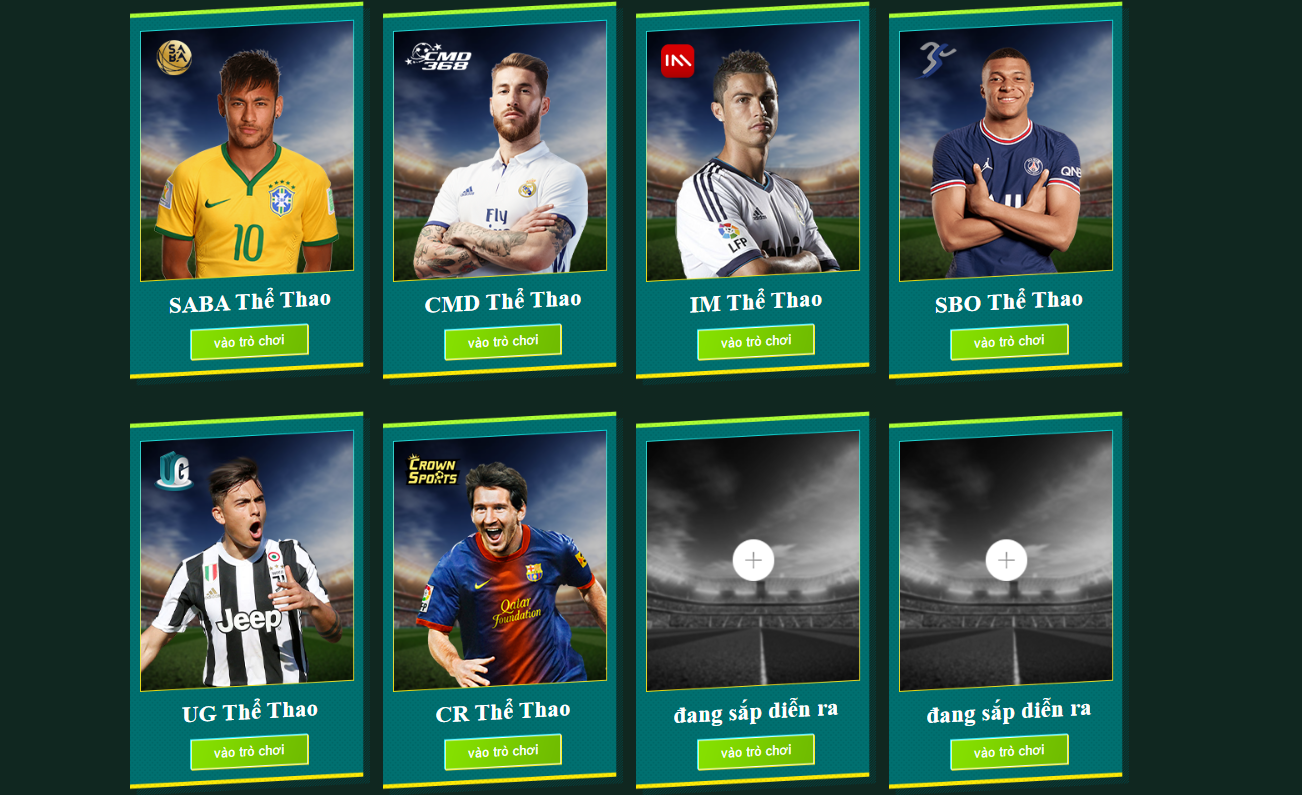The height and width of the screenshot is (795, 1302).
Task: Open the SABA Thể Thao game
Action: pos(248,341)
